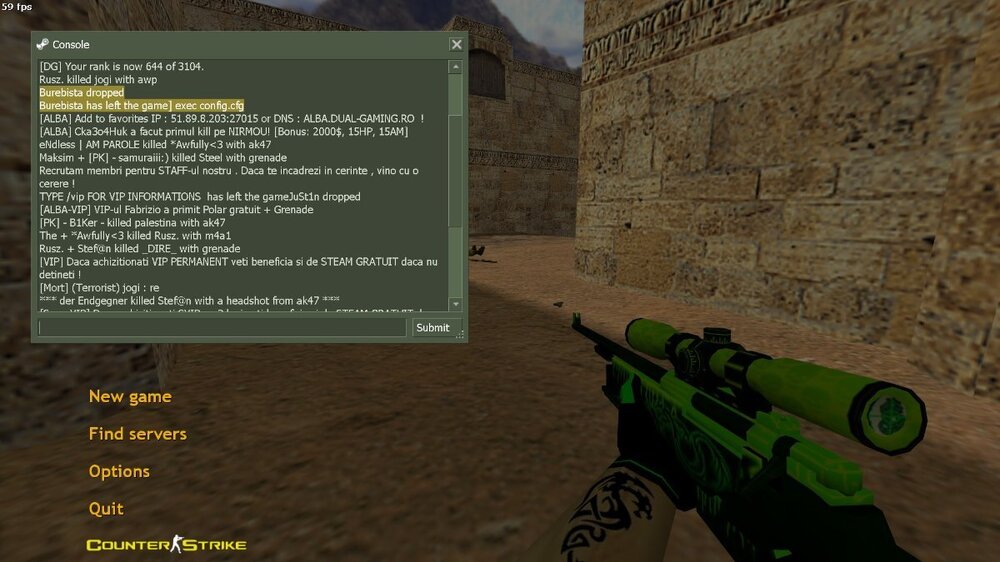
Task: Open the Options menu
Action: point(119,471)
